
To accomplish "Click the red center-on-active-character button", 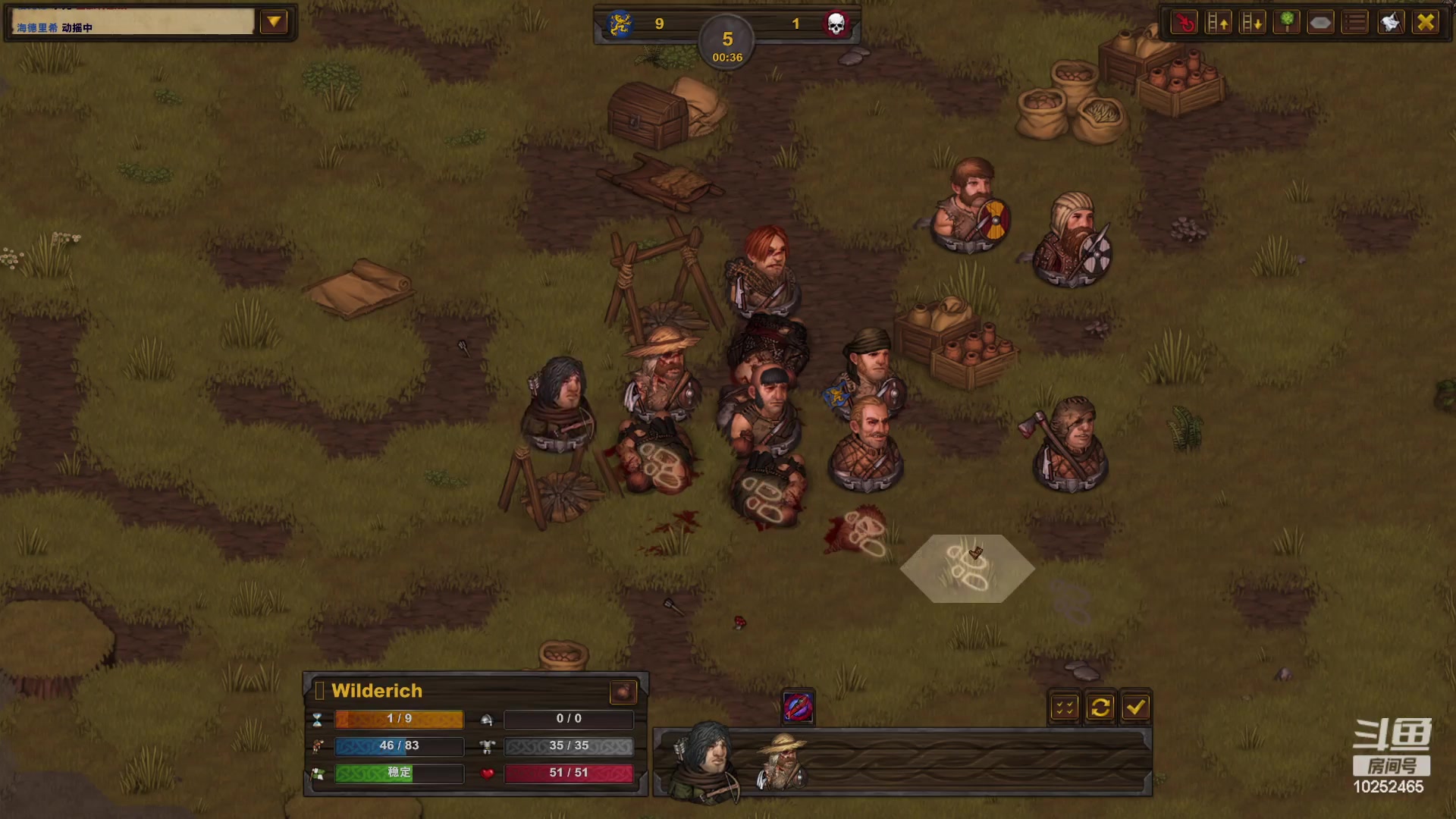I will pyautogui.click(x=1184, y=23).
